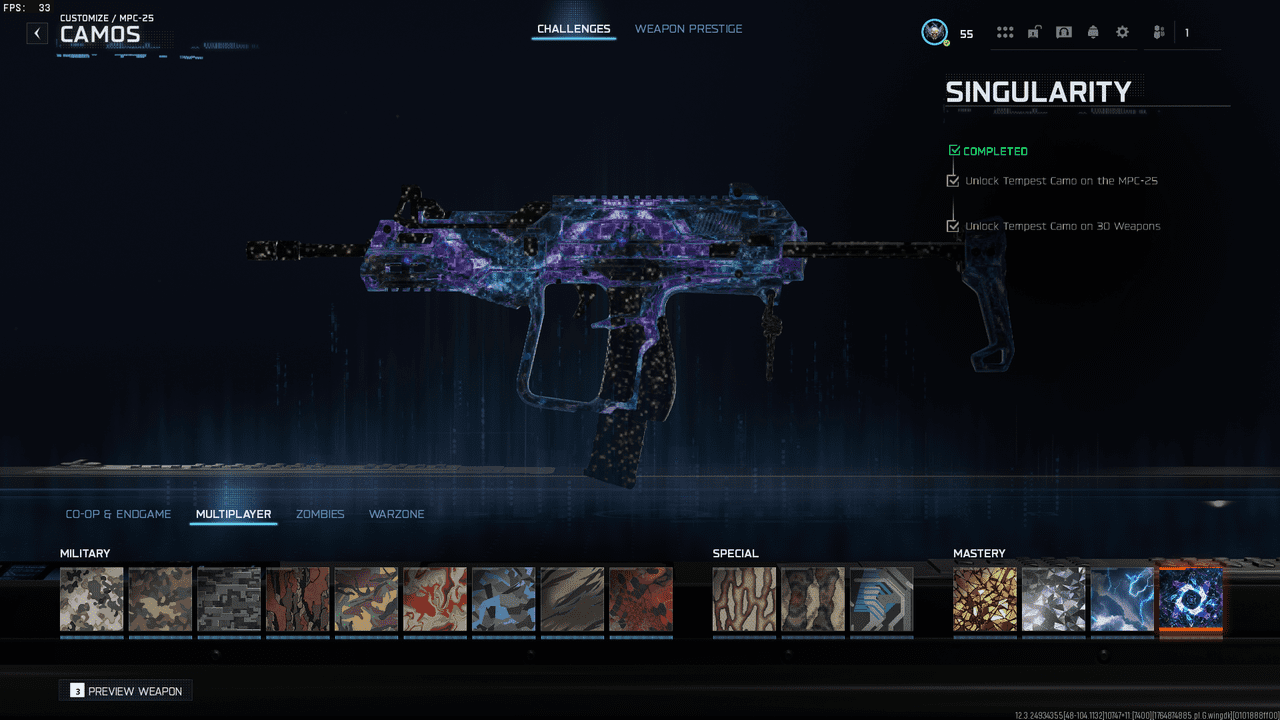The image size is (1280, 720).
Task: Switch to the WARZONE camo tab
Action: [x=396, y=513]
